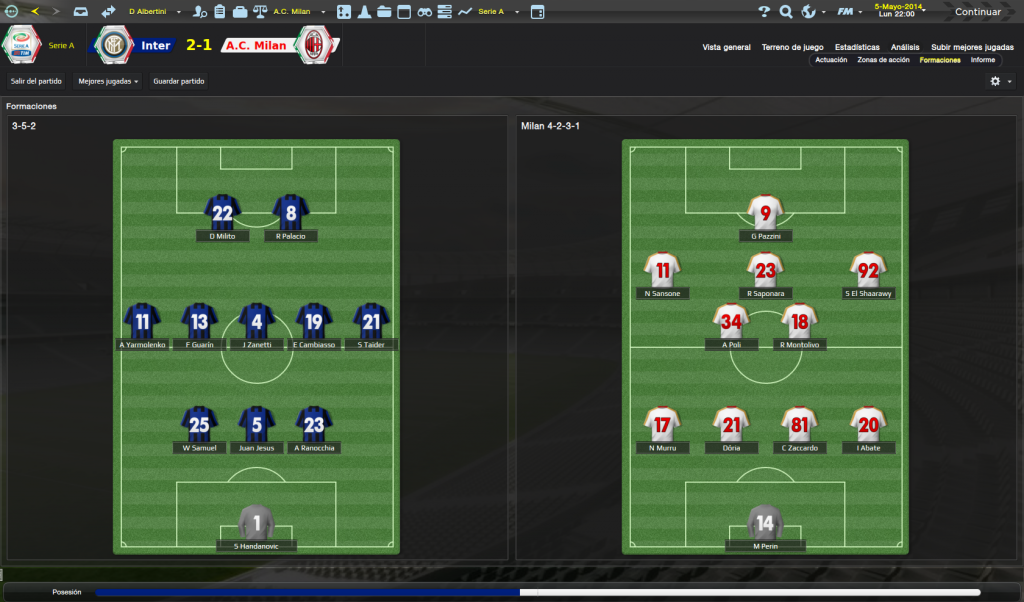Select D Milito's shirt number 22
The width and height of the screenshot is (1024, 602).
point(222,212)
